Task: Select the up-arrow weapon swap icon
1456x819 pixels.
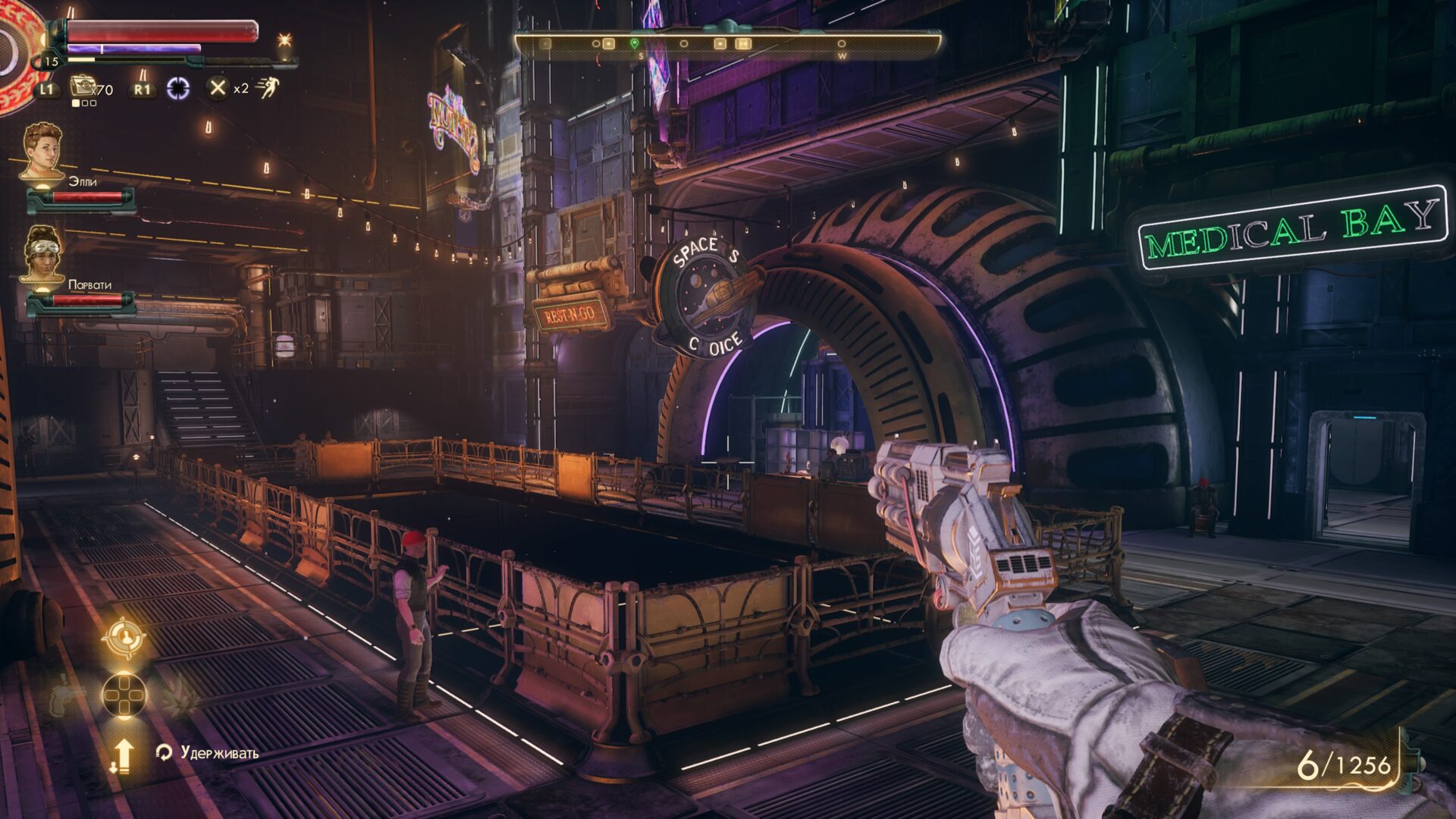Action: coord(123,756)
